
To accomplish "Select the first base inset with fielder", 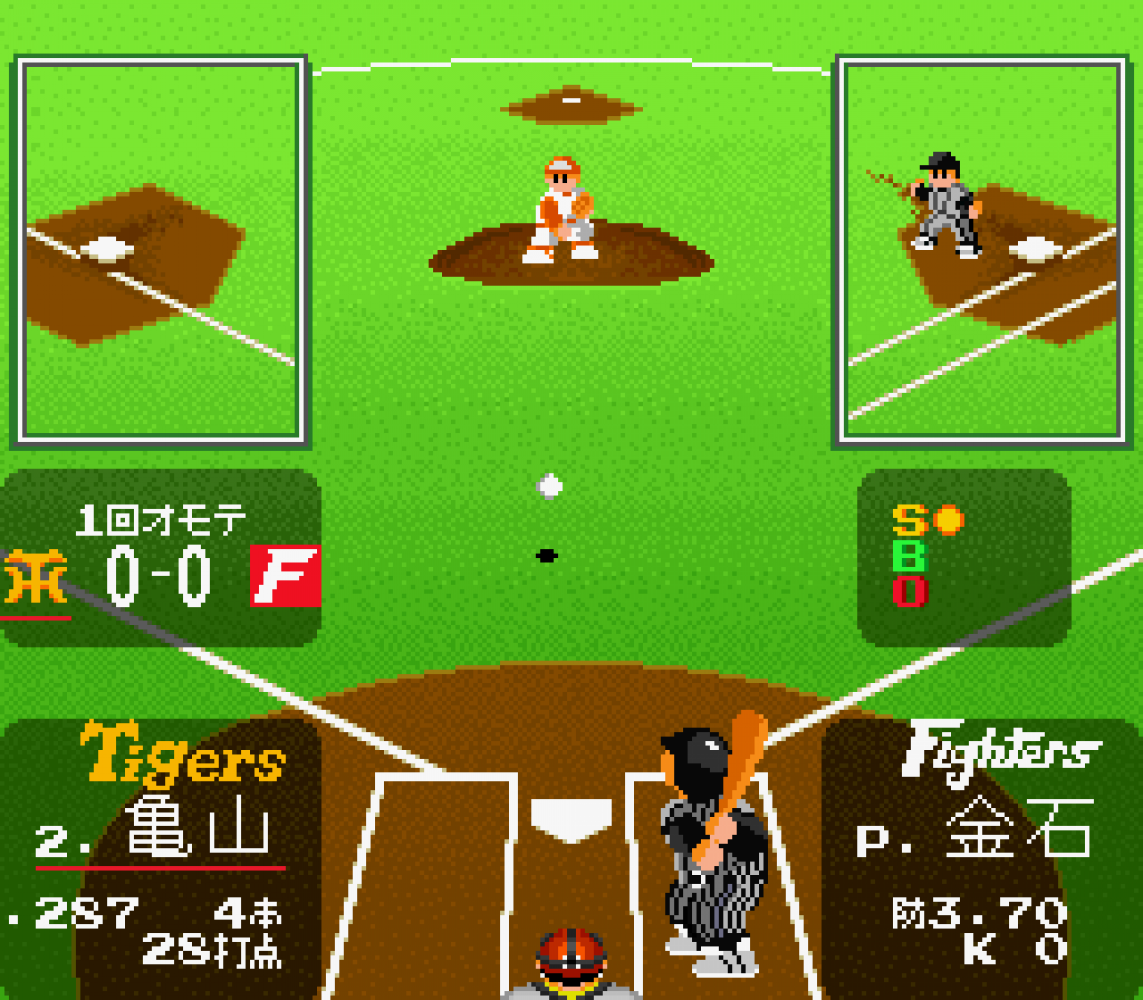I will coord(984,250).
